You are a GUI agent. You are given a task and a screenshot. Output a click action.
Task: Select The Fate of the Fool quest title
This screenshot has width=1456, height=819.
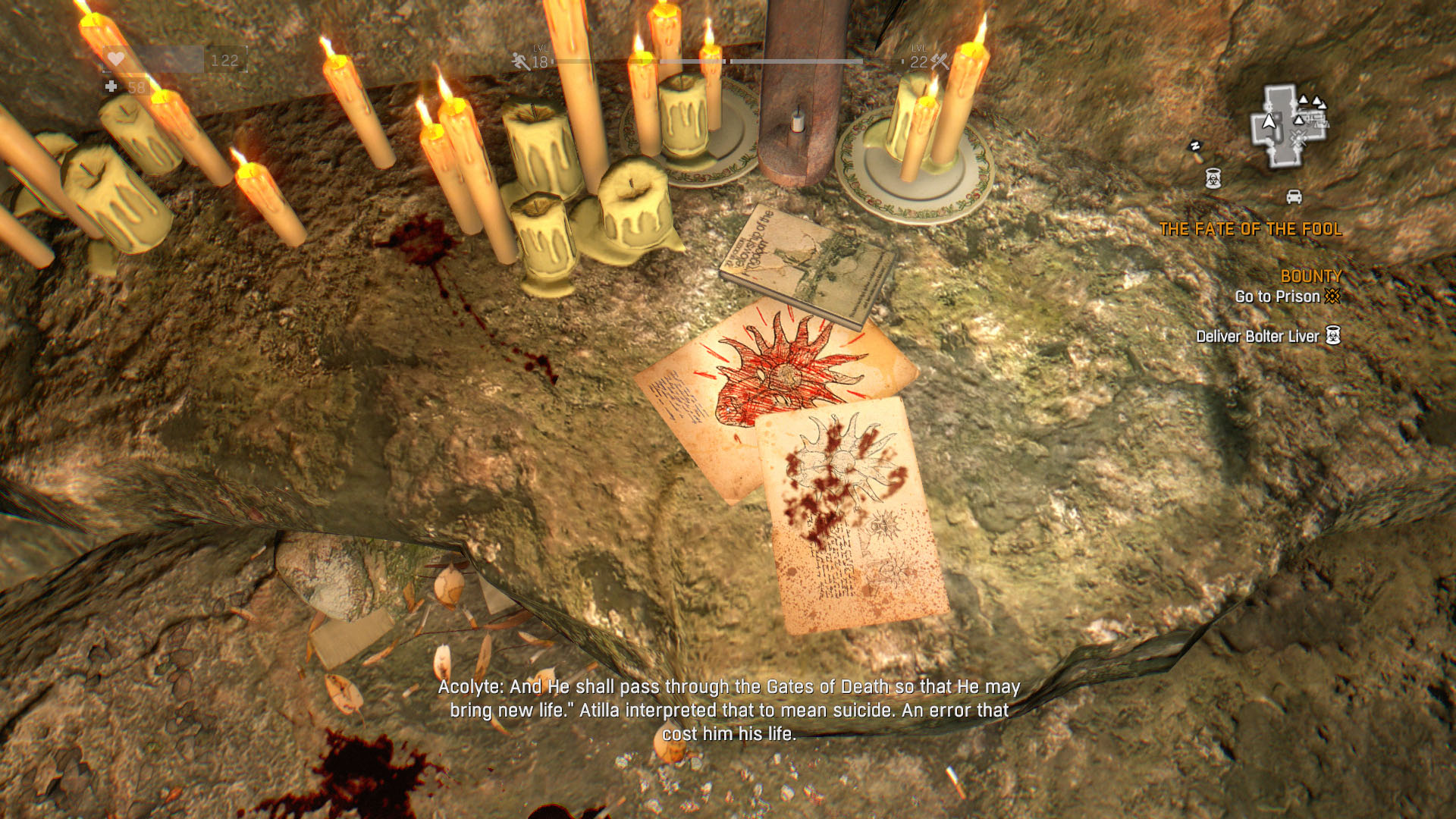tap(1250, 229)
